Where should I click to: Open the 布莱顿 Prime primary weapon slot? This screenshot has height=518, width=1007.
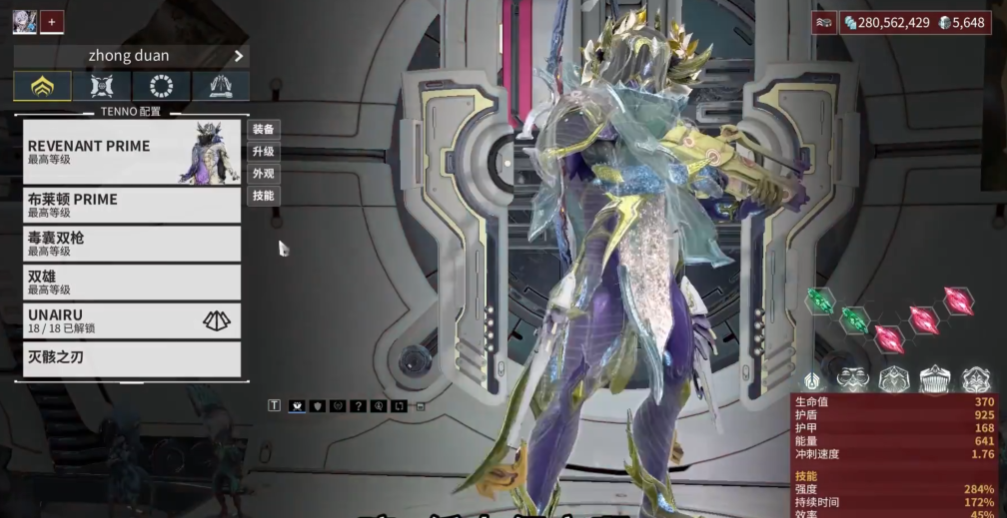(132, 205)
